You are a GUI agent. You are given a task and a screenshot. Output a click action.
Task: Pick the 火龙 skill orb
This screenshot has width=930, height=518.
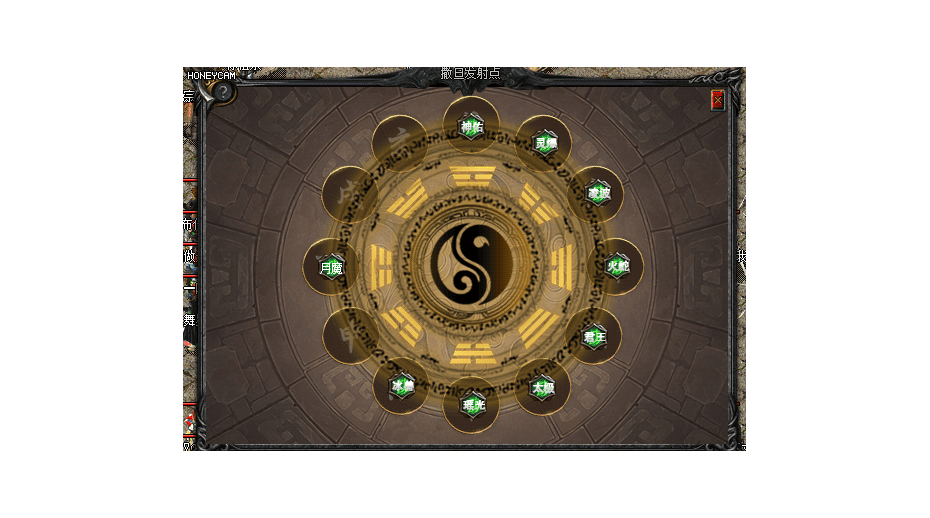coord(618,266)
